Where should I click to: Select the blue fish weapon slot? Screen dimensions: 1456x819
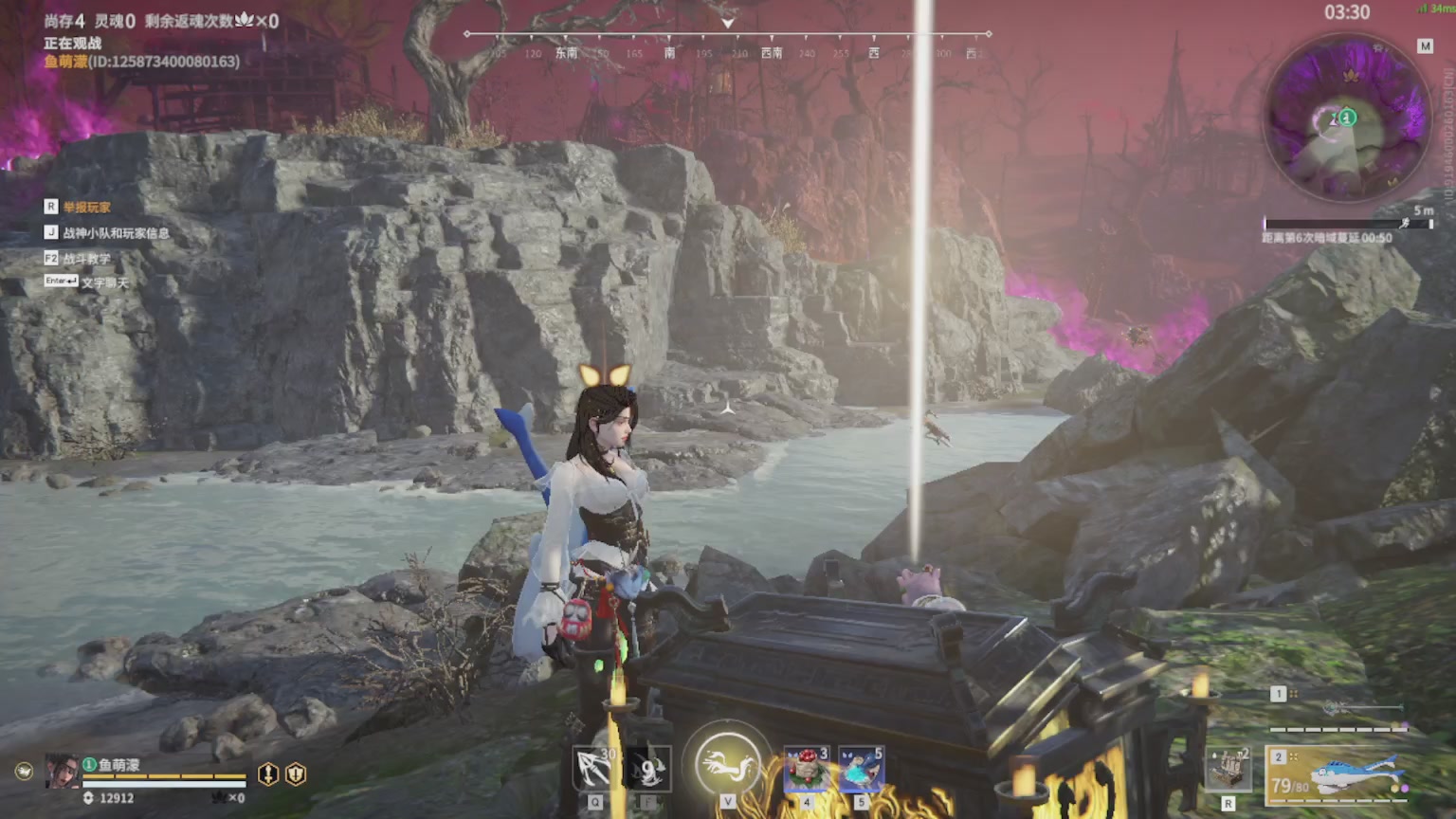1337,772
